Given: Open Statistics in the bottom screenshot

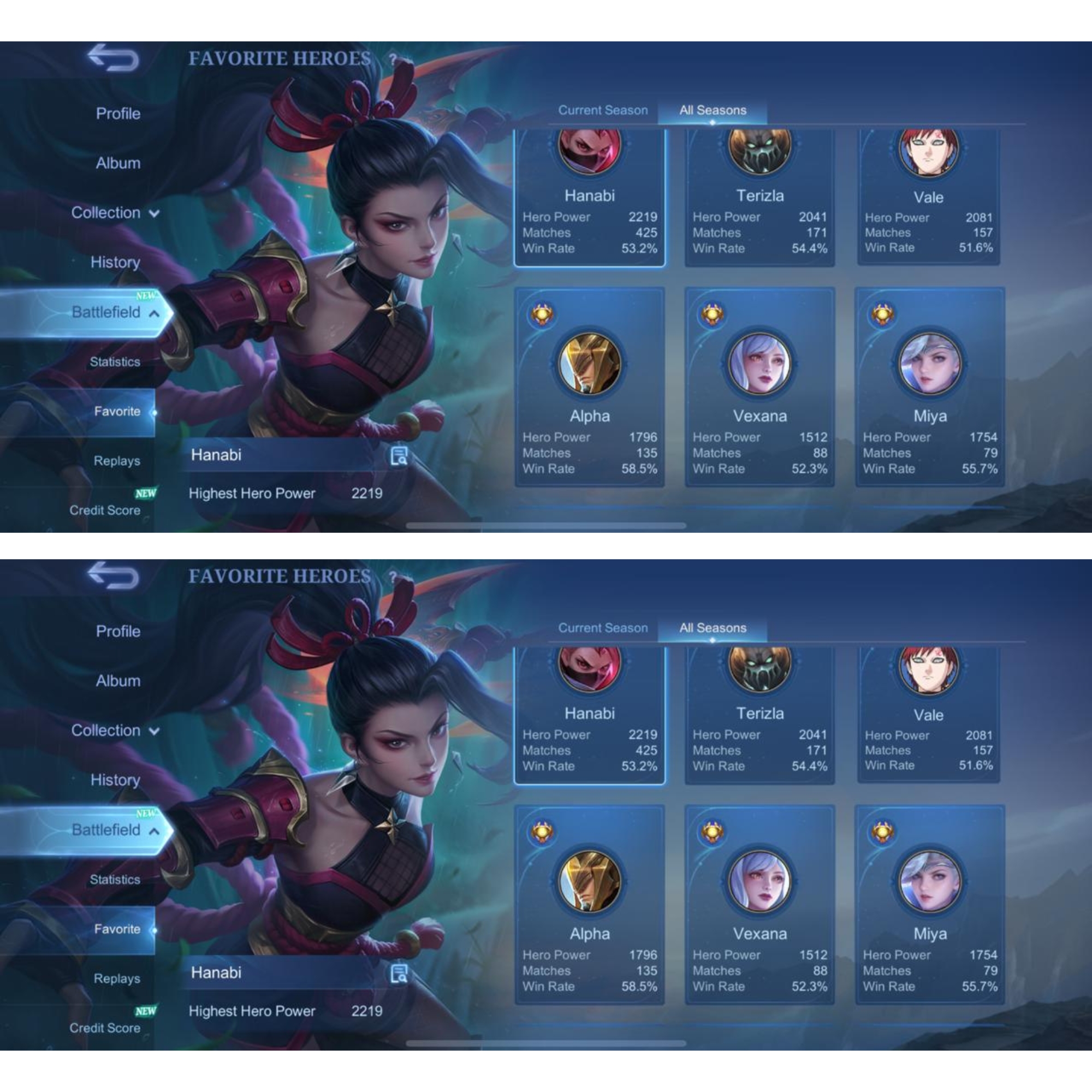Looking at the screenshot, I should click(x=115, y=880).
